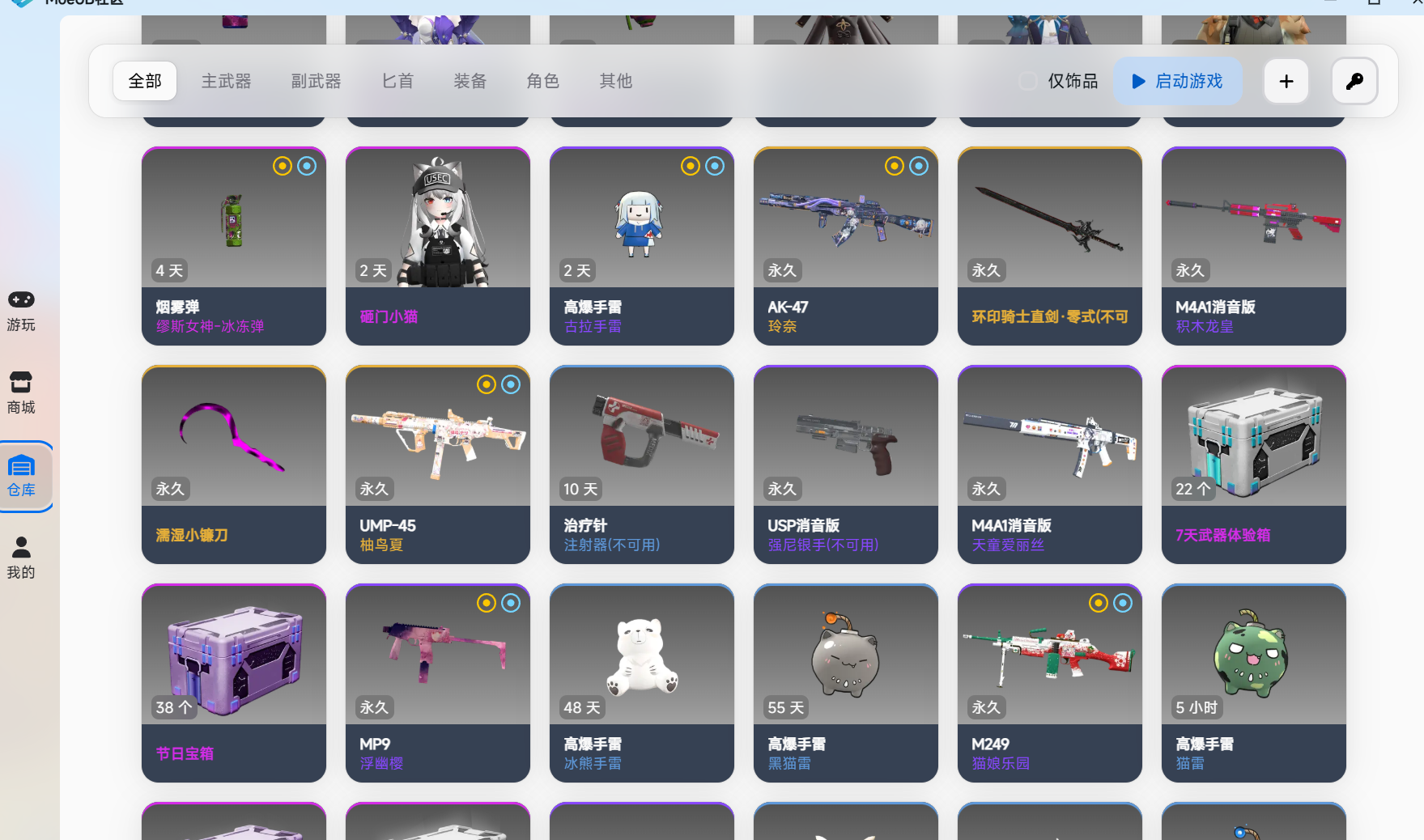Open the 角色 category tab
This screenshot has height=840, width=1424.
[x=543, y=81]
